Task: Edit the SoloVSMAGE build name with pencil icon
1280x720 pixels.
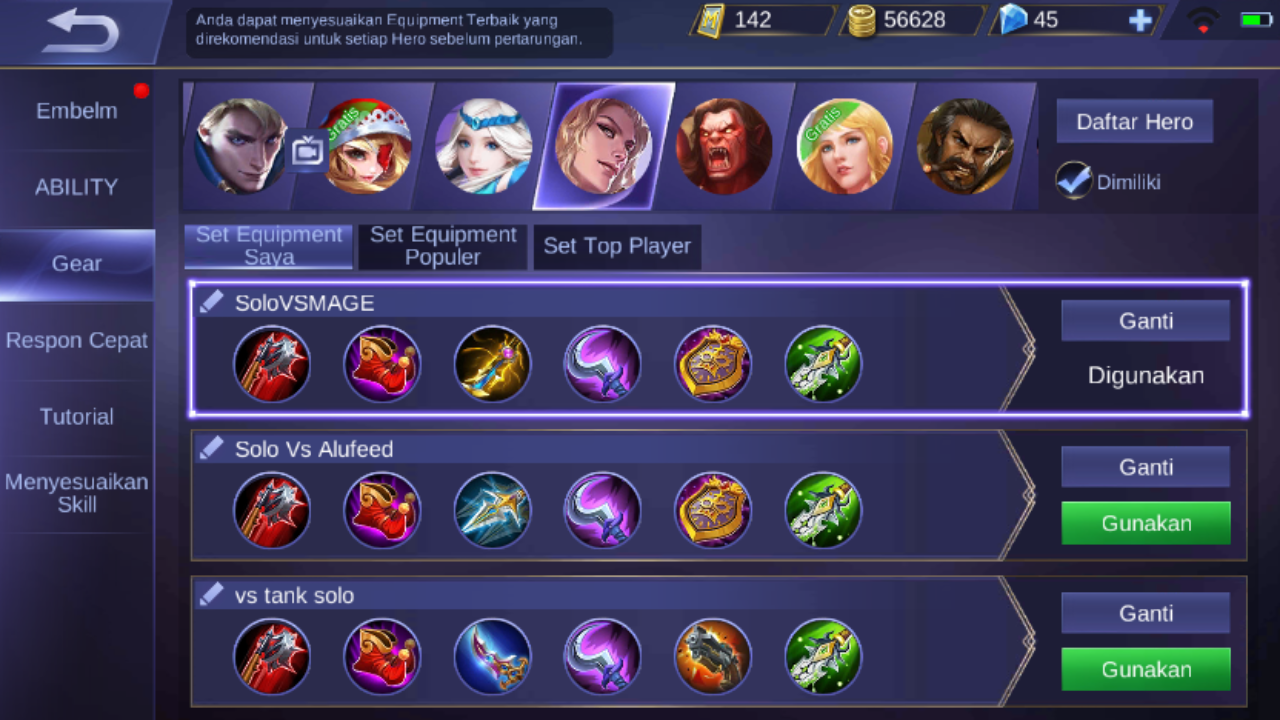Action: pos(211,301)
